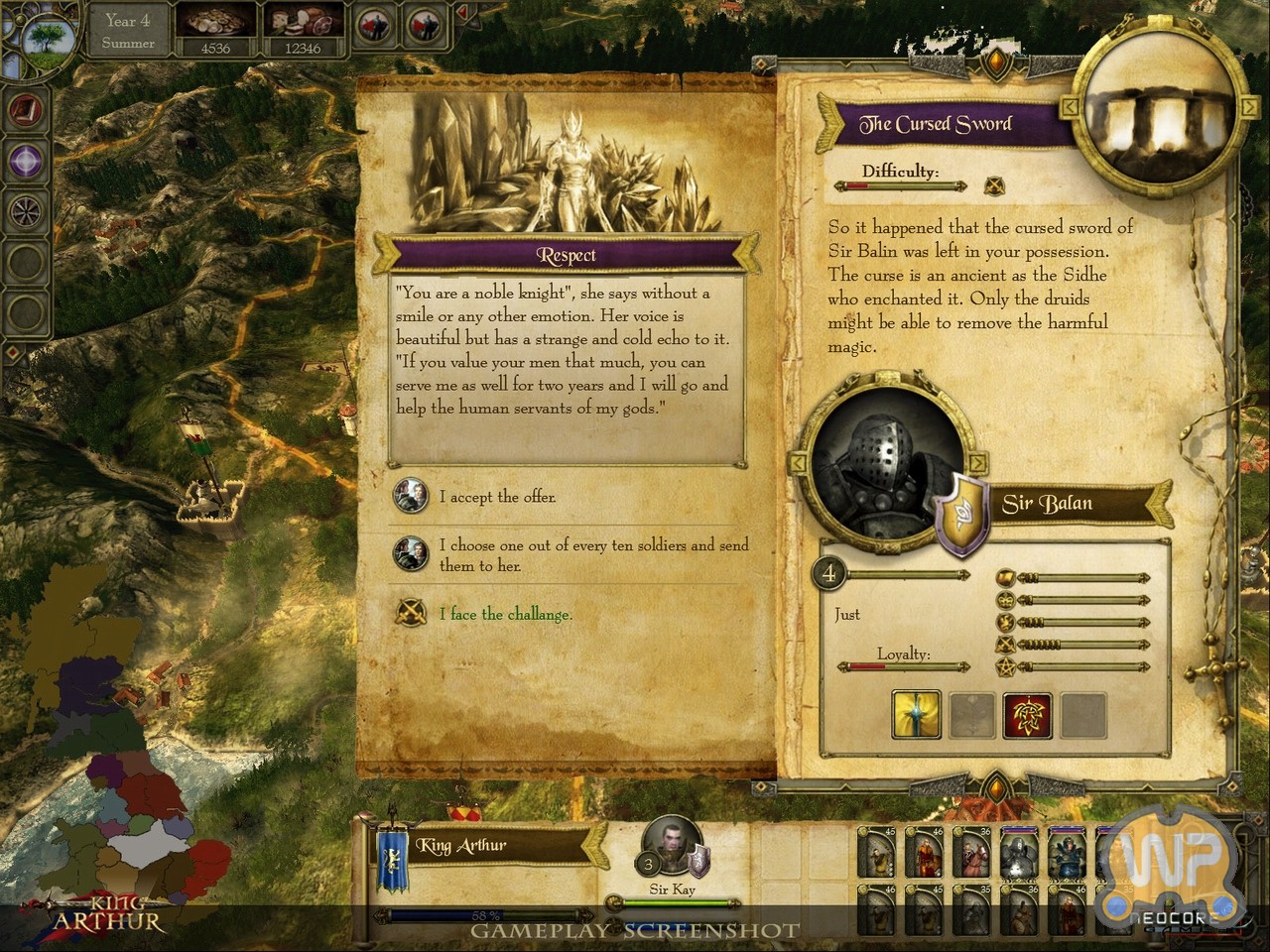The image size is (1270, 952).
Task: Select Sir Balan's red knot skill icon
Action: tap(1027, 714)
